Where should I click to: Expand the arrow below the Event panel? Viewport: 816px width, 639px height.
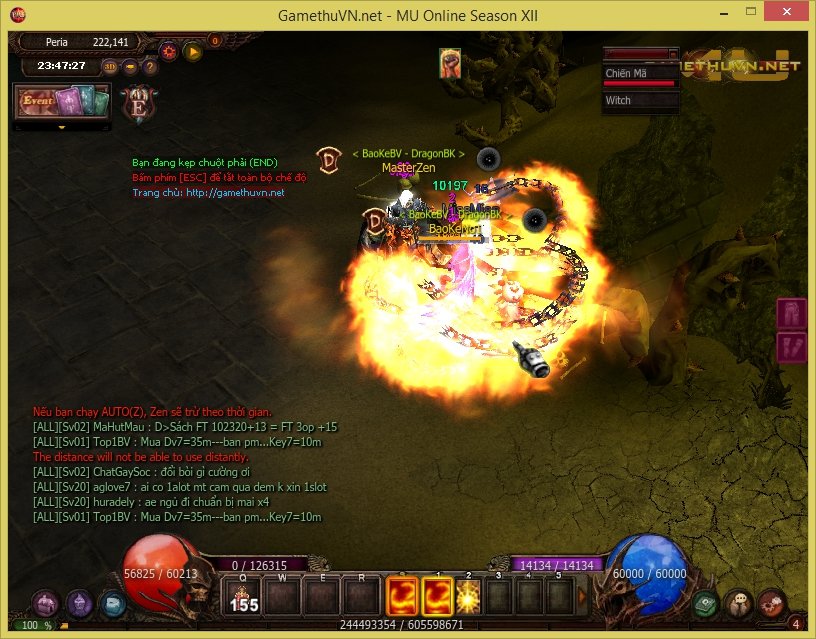click(62, 128)
